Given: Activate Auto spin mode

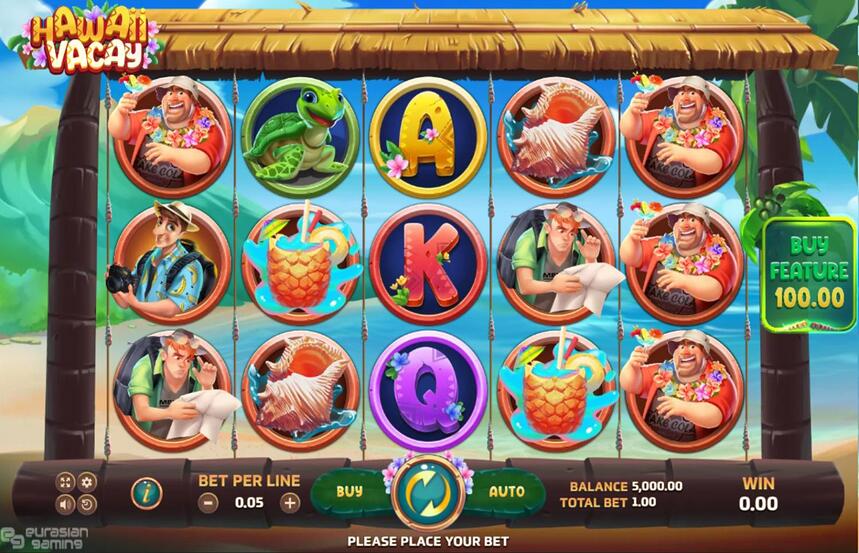Looking at the screenshot, I should pyautogui.click(x=506, y=492).
